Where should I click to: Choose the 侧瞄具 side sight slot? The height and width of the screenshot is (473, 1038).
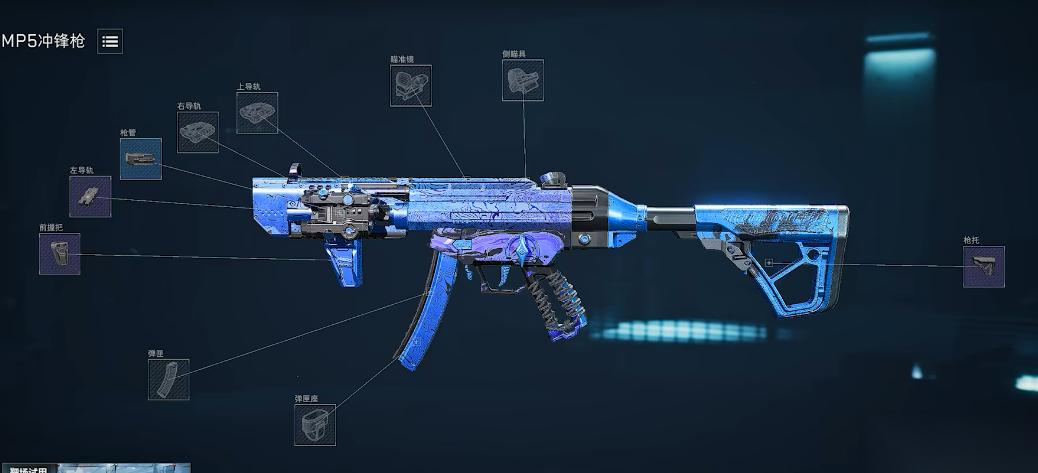pyautogui.click(x=523, y=80)
